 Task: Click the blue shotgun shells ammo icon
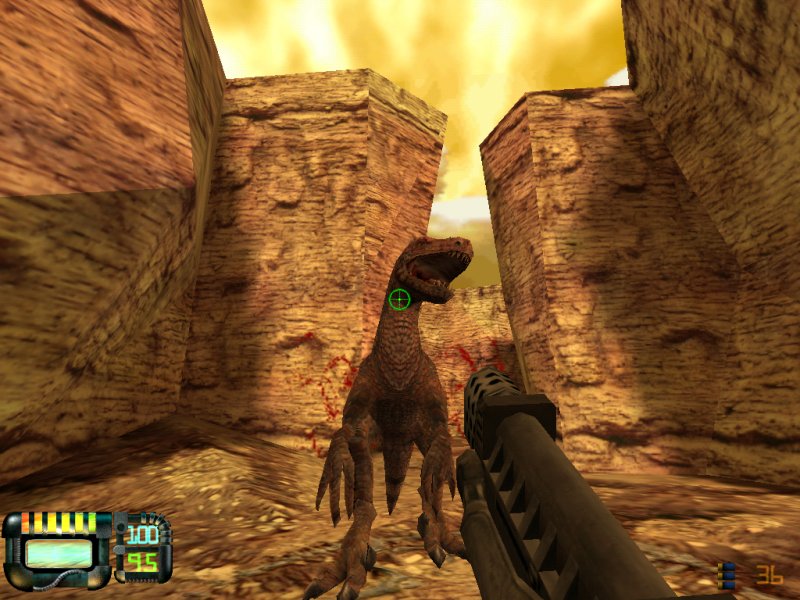point(728,575)
